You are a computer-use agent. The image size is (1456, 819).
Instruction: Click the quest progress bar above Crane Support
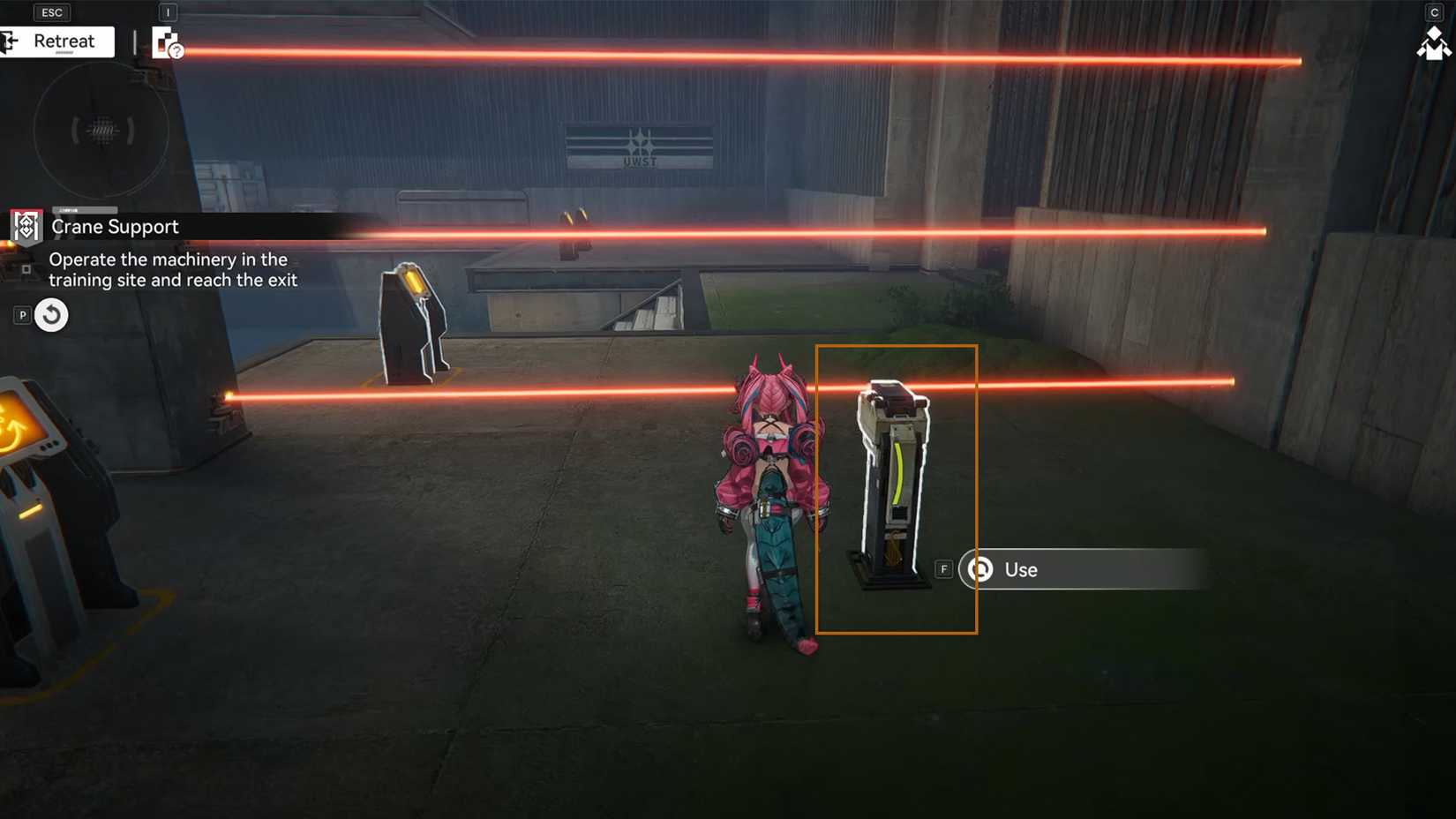(x=85, y=212)
